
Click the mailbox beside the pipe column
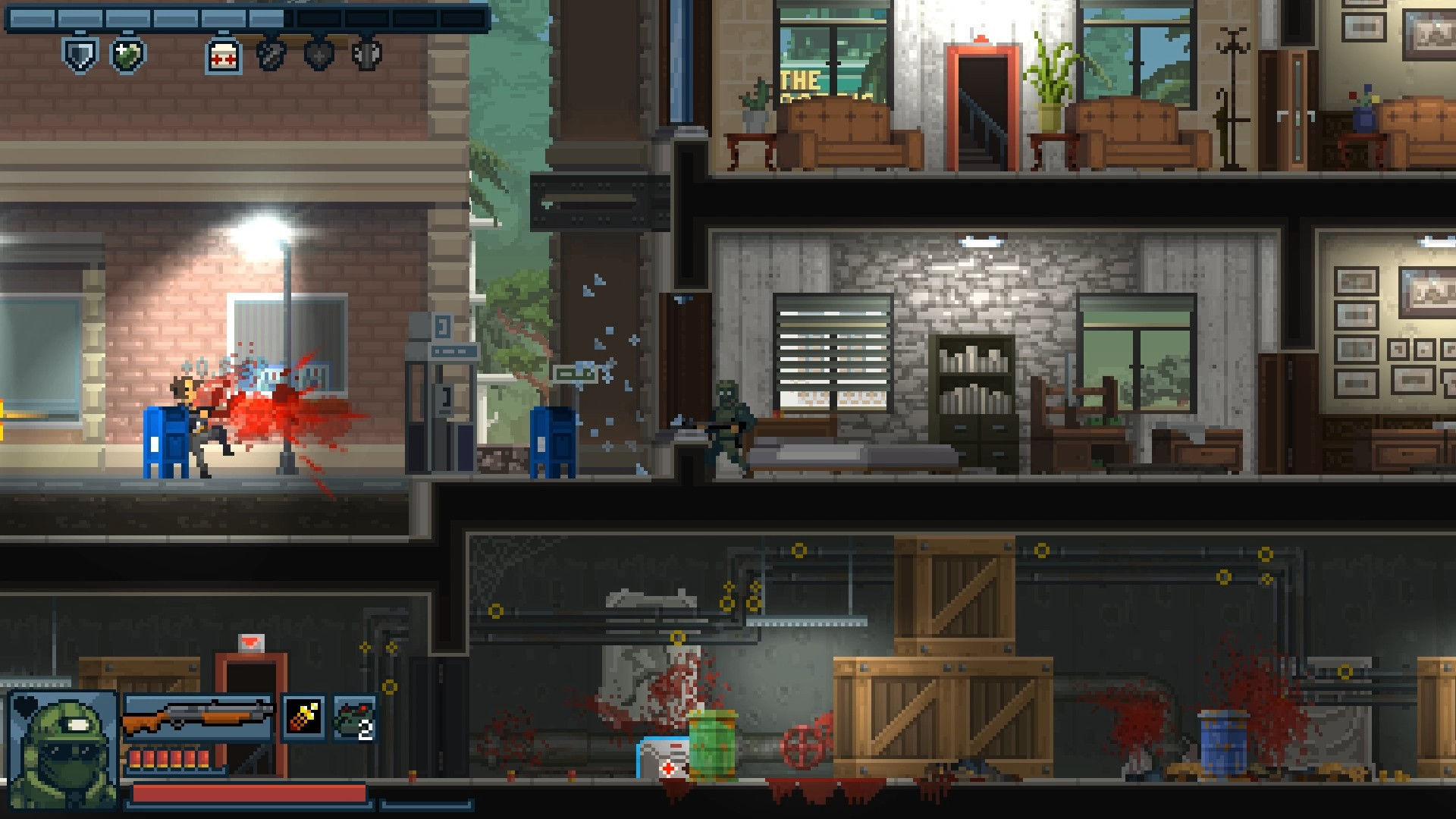pyautogui.click(x=552, y=444)
